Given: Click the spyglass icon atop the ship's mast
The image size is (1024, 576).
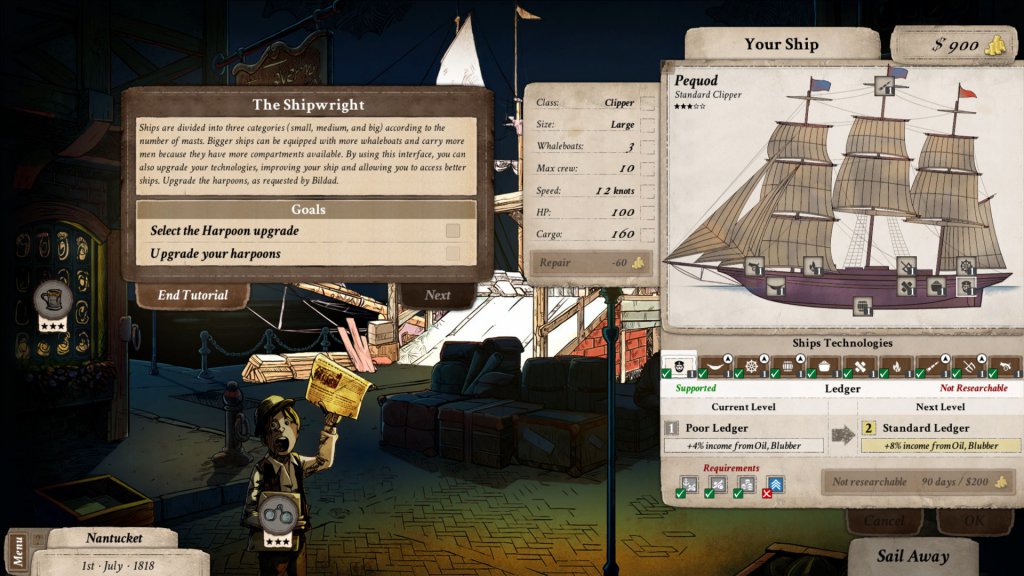Looking at the screenshot, I should click(x=883, y=87).
